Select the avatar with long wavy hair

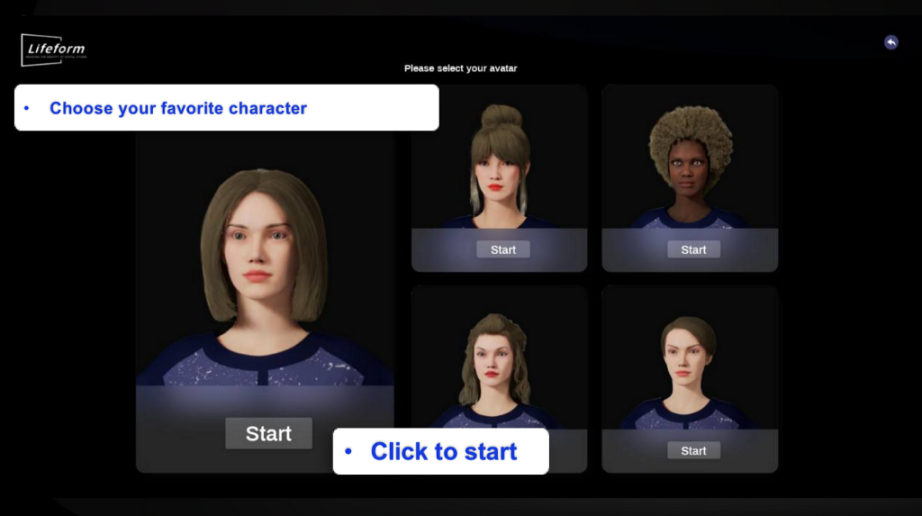(494, 360)
